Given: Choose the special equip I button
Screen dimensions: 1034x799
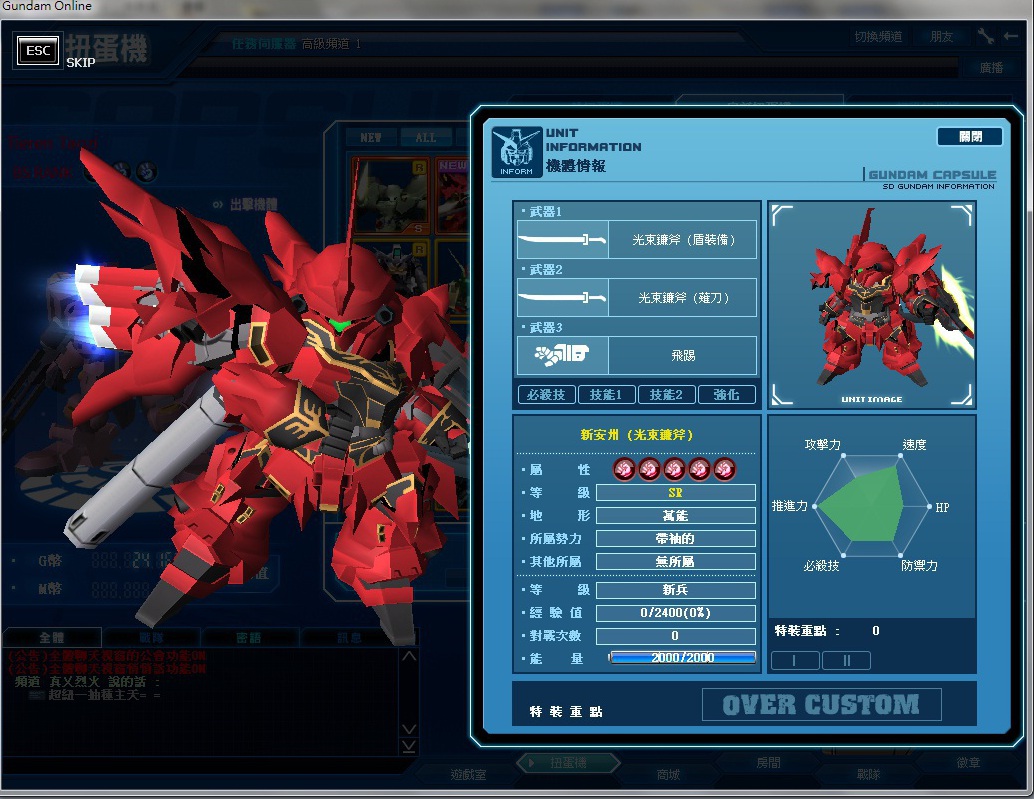Looking at the screenshot, I should click(x=795, y=660).
